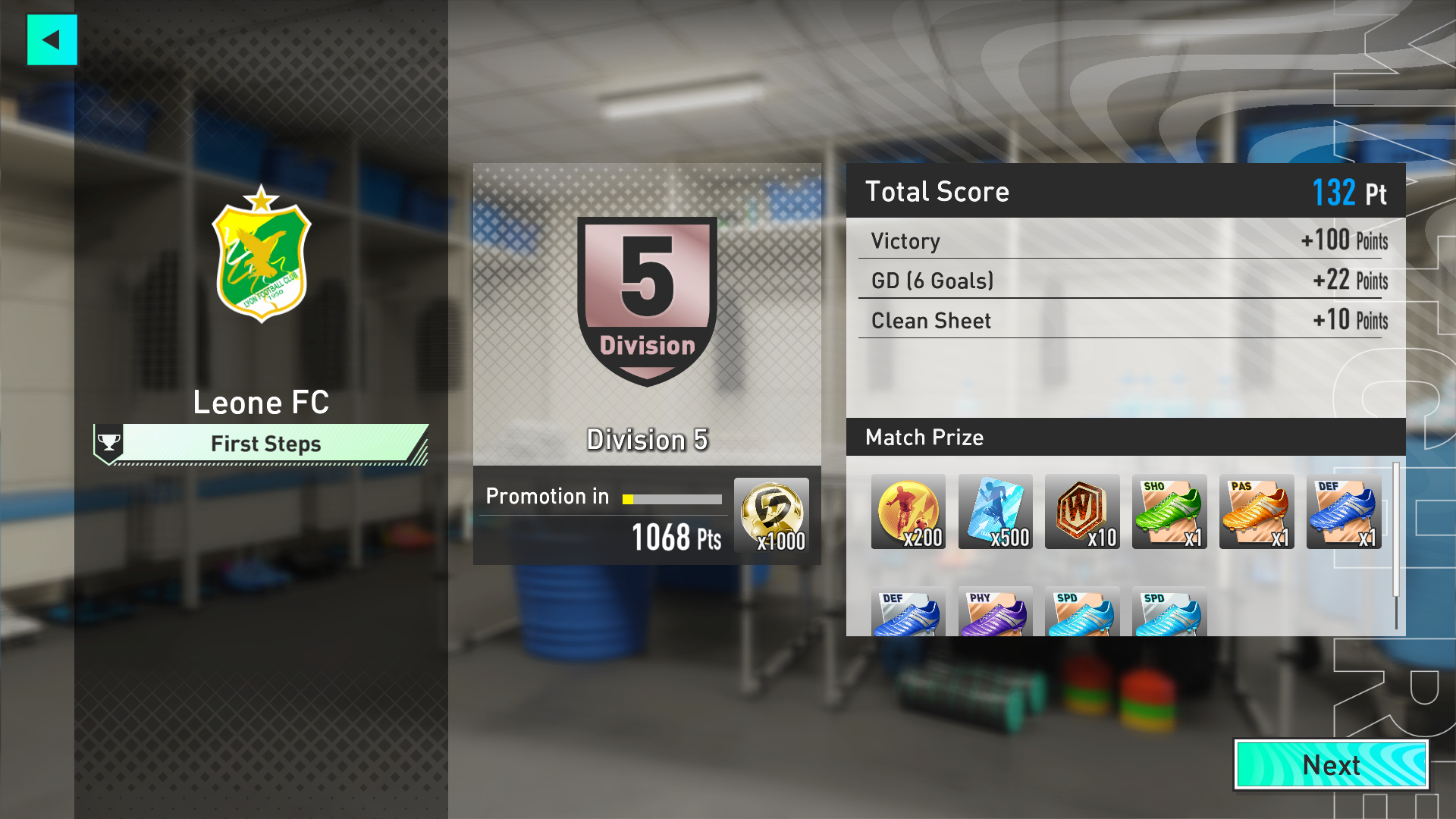1456x819 pixels.
Task: Go back with the arrow button
Action: coord(52,39)
